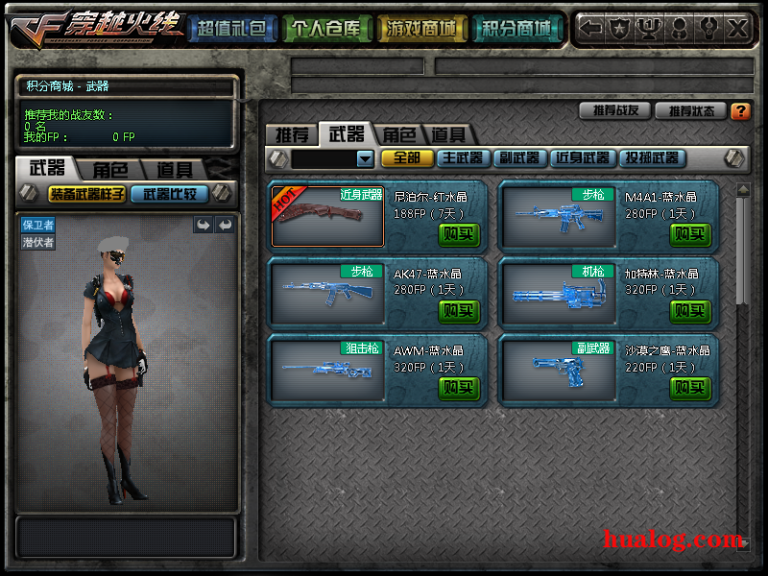Switch to the 推荐 tab in shop list
This screenshot has height=576, width=768.
coord(292,134)
